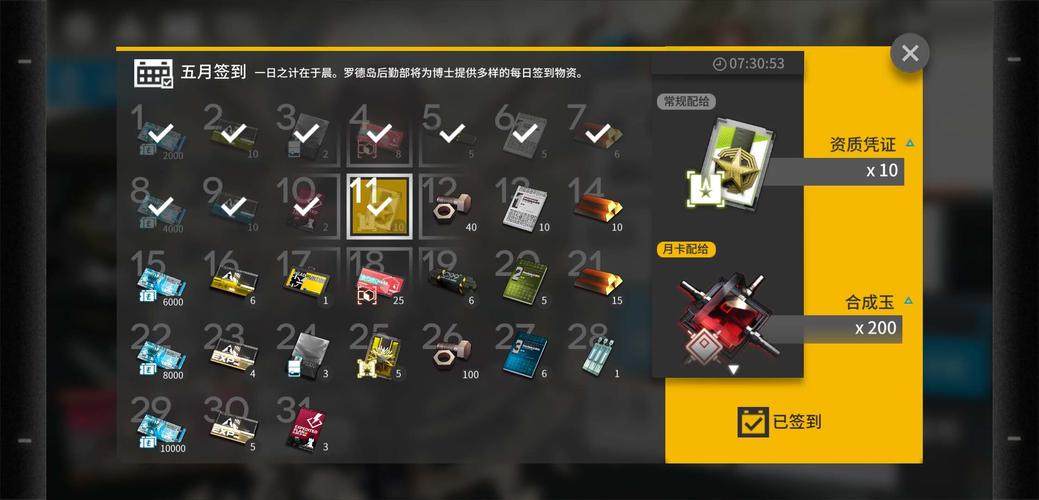Expand rewards with the white down arrow
The width and height of the screenshot is (1039, 500).
tap(733, 370)
